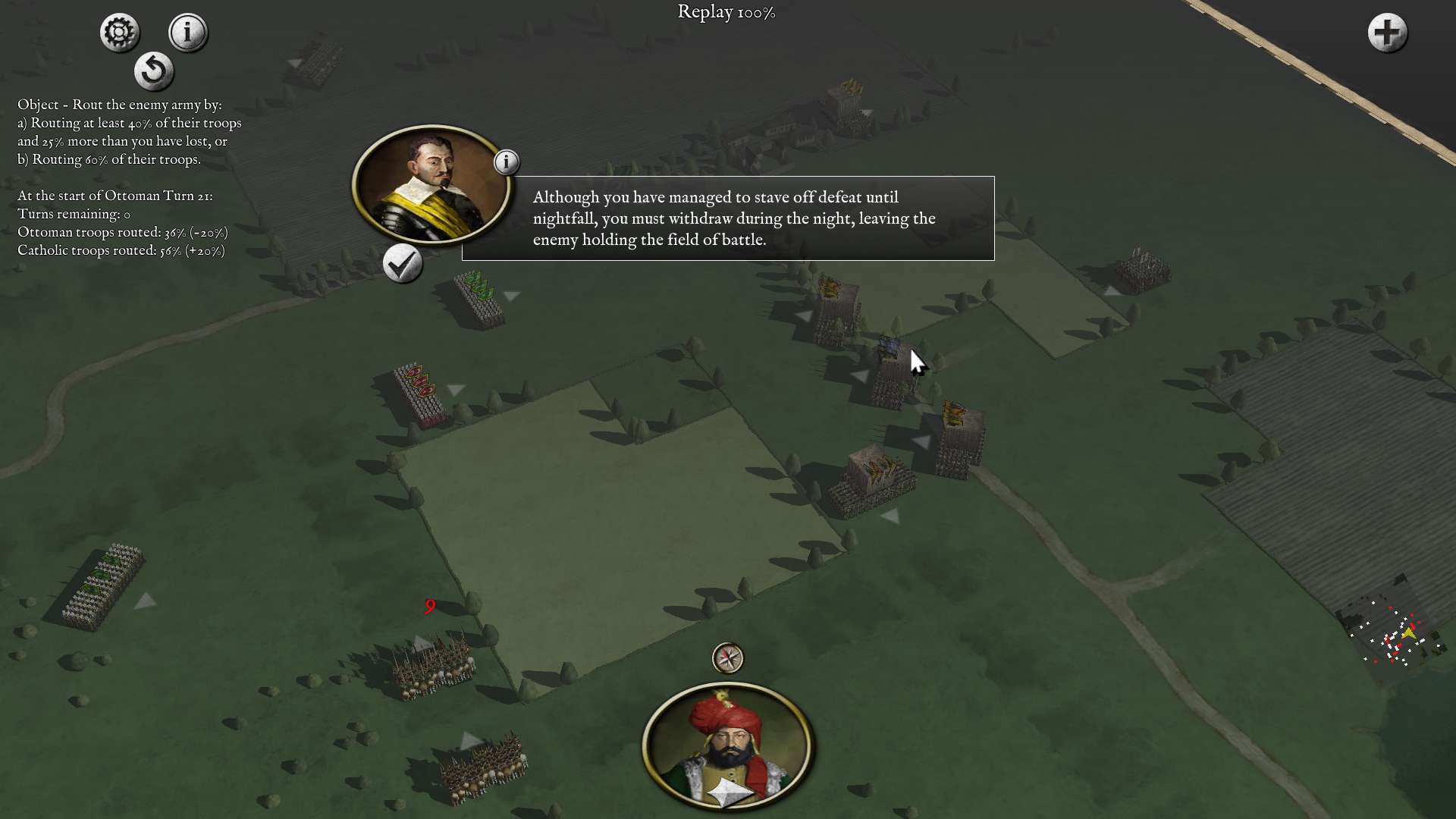Show the information panel at top left
The image size is (1456, 819).
coord(187,33)
